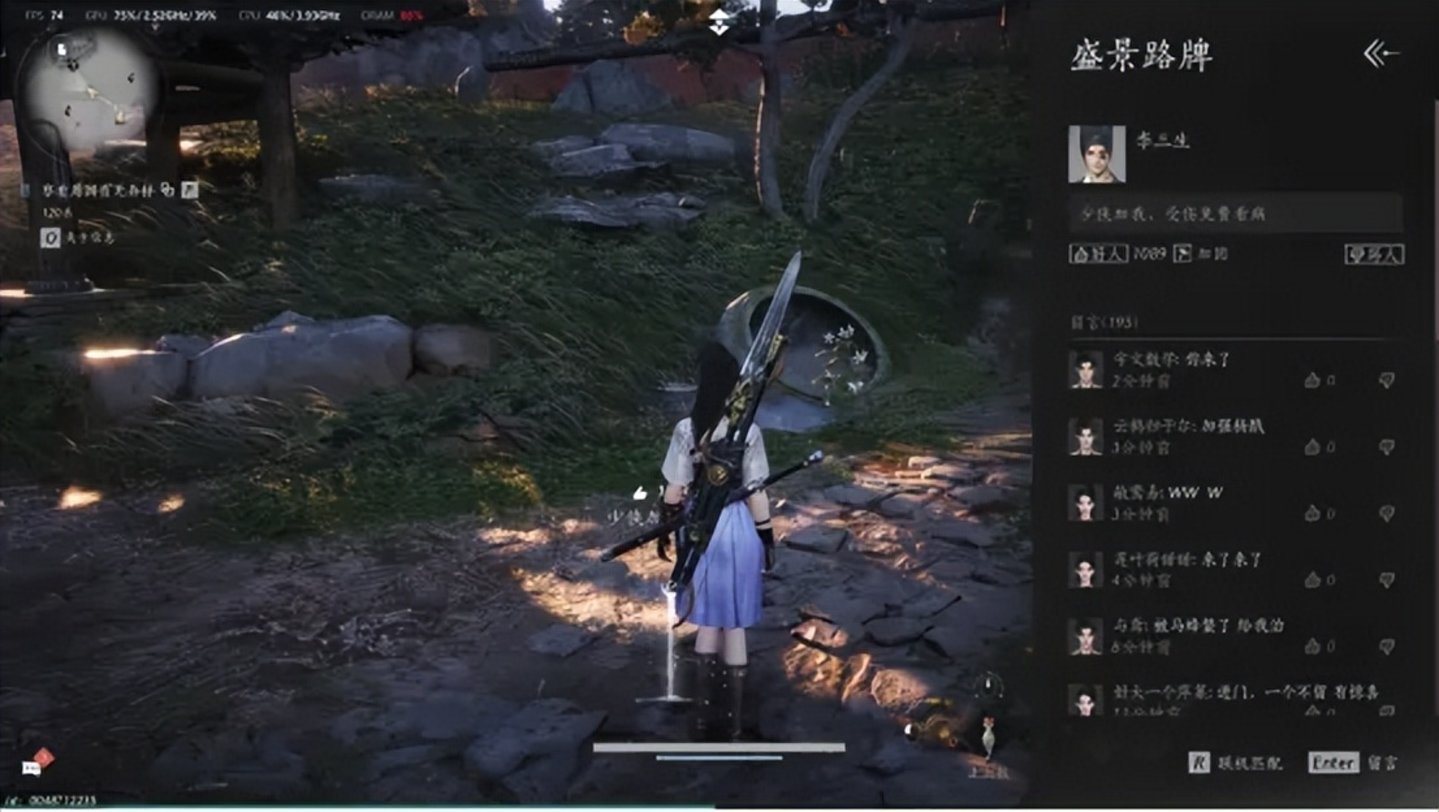
Task: Open the "WW W" commenter's avatar
Action: click(1085, 502)
